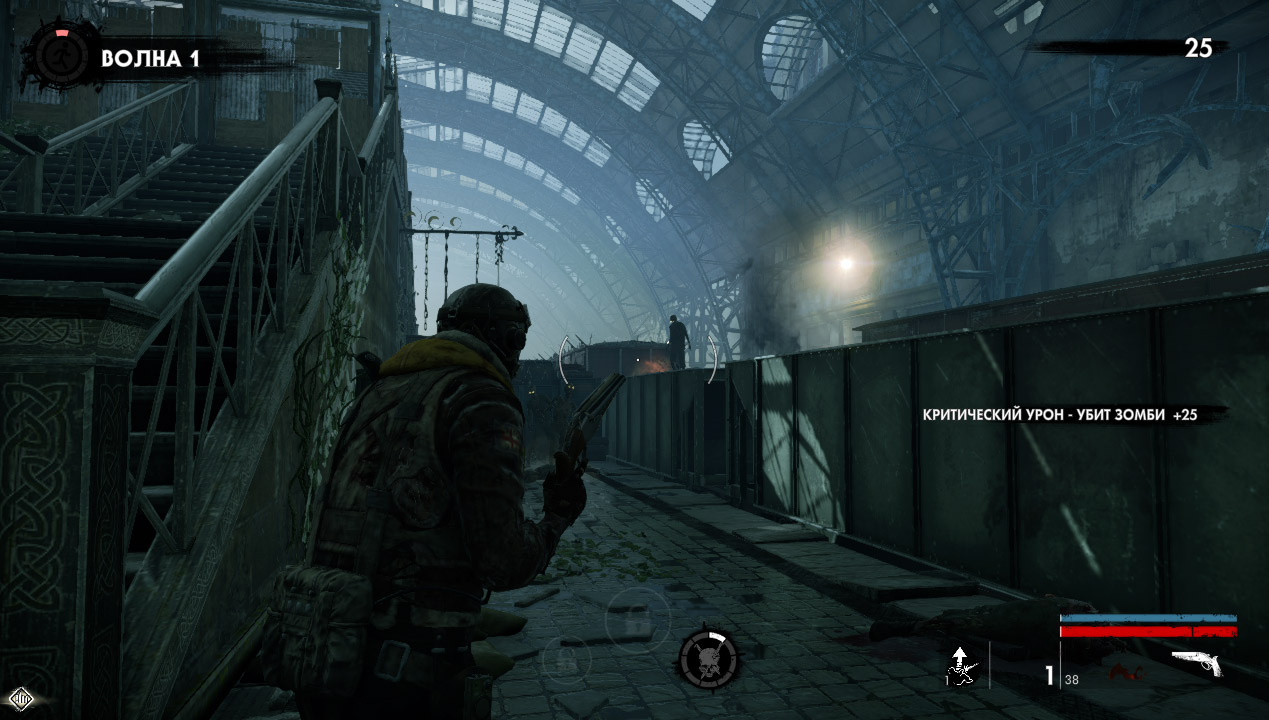Screen dimensions: 1269x720
Task: Click the wave emblem with running figure
Action: [63, 57]
